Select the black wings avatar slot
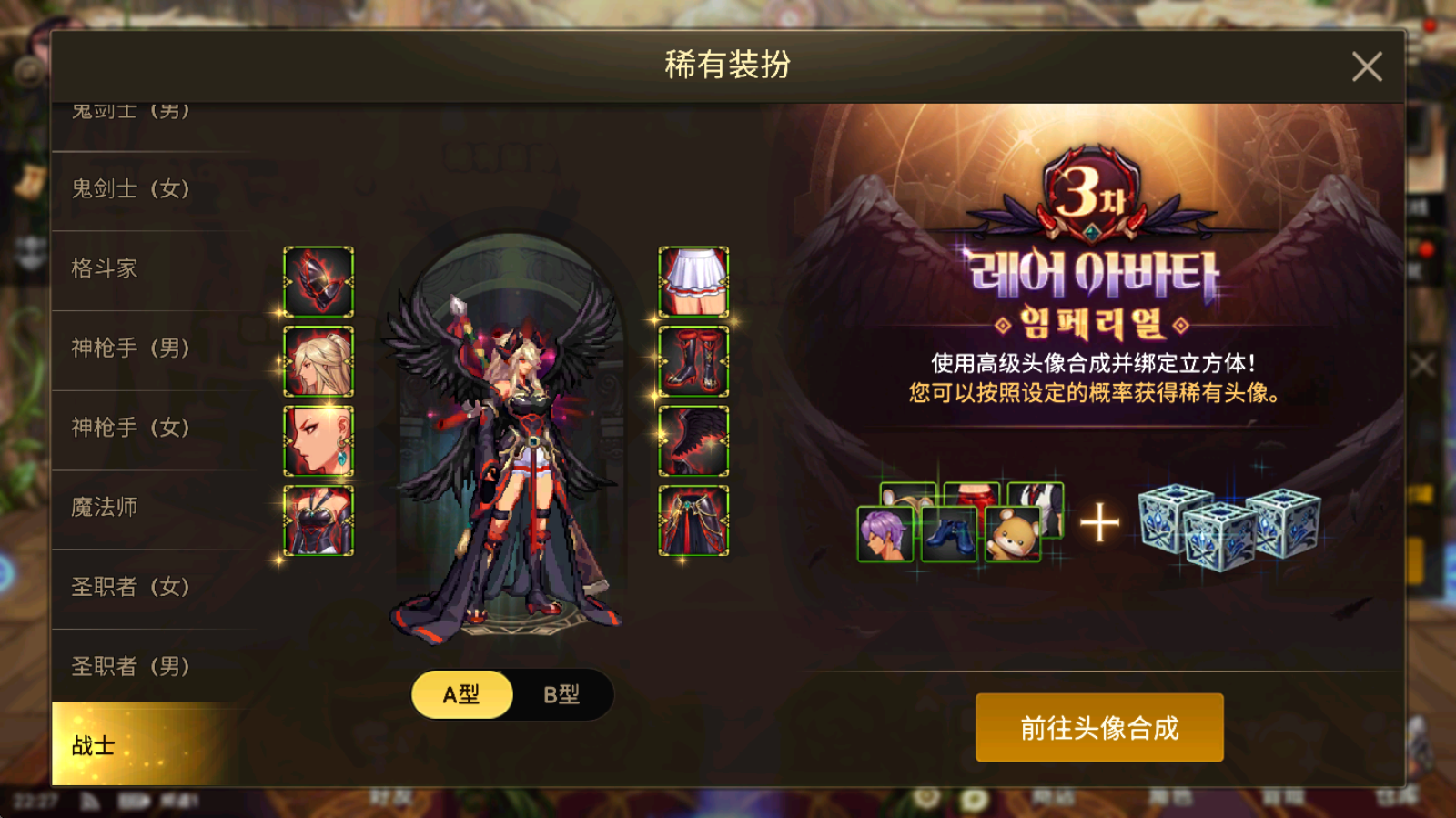 coord(692,438)
